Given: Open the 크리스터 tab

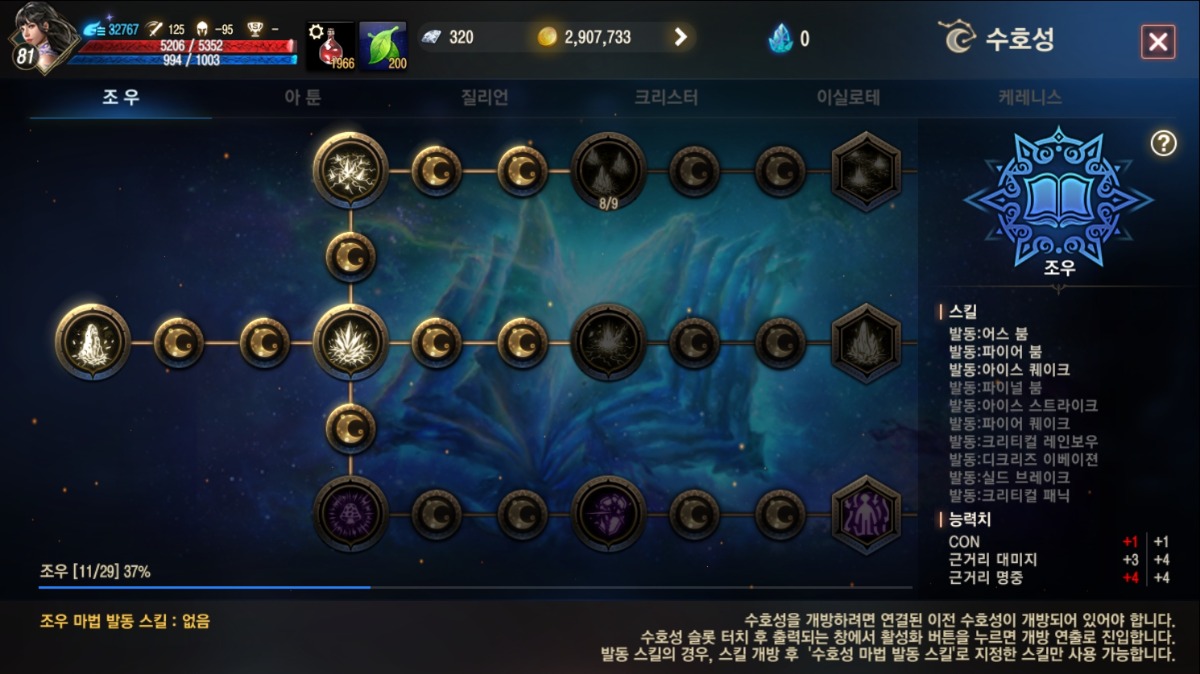Looking at the screenshot, I should point(666,97).
